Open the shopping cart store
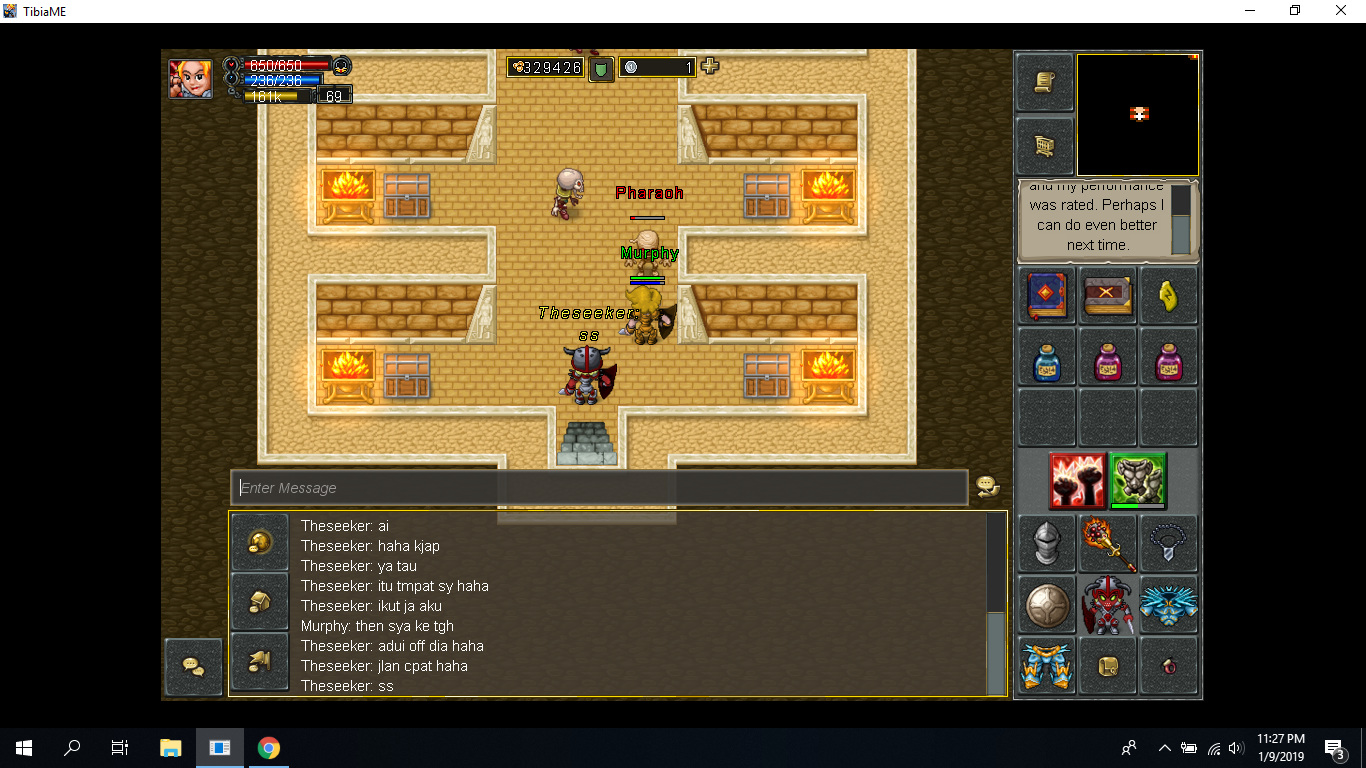The width and height of the screenshot is (1366, 768). (x=1045, y=146)
